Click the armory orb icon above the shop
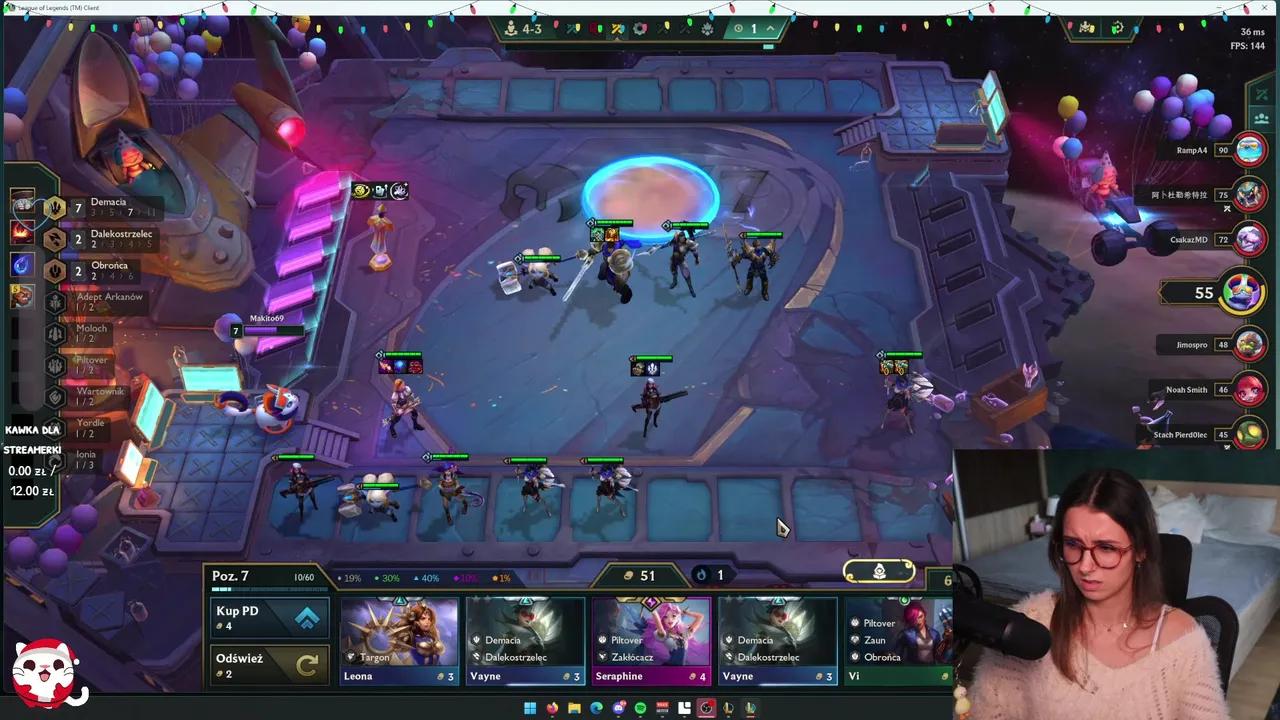Screen dimensions: 1280x720 (x=879, y=570)
